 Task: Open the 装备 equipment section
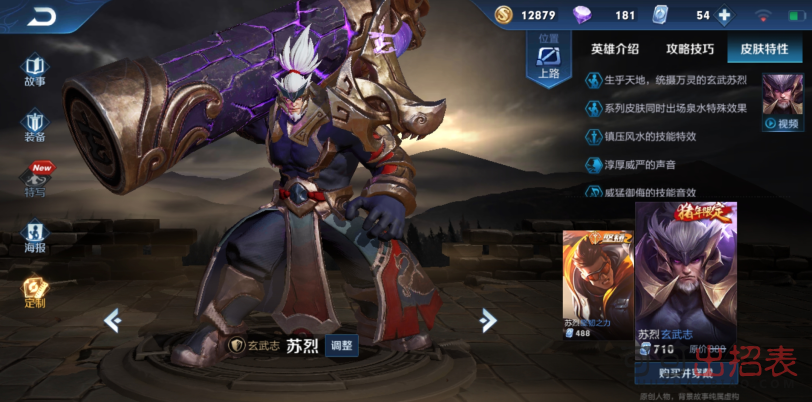(x=35, y=126)
